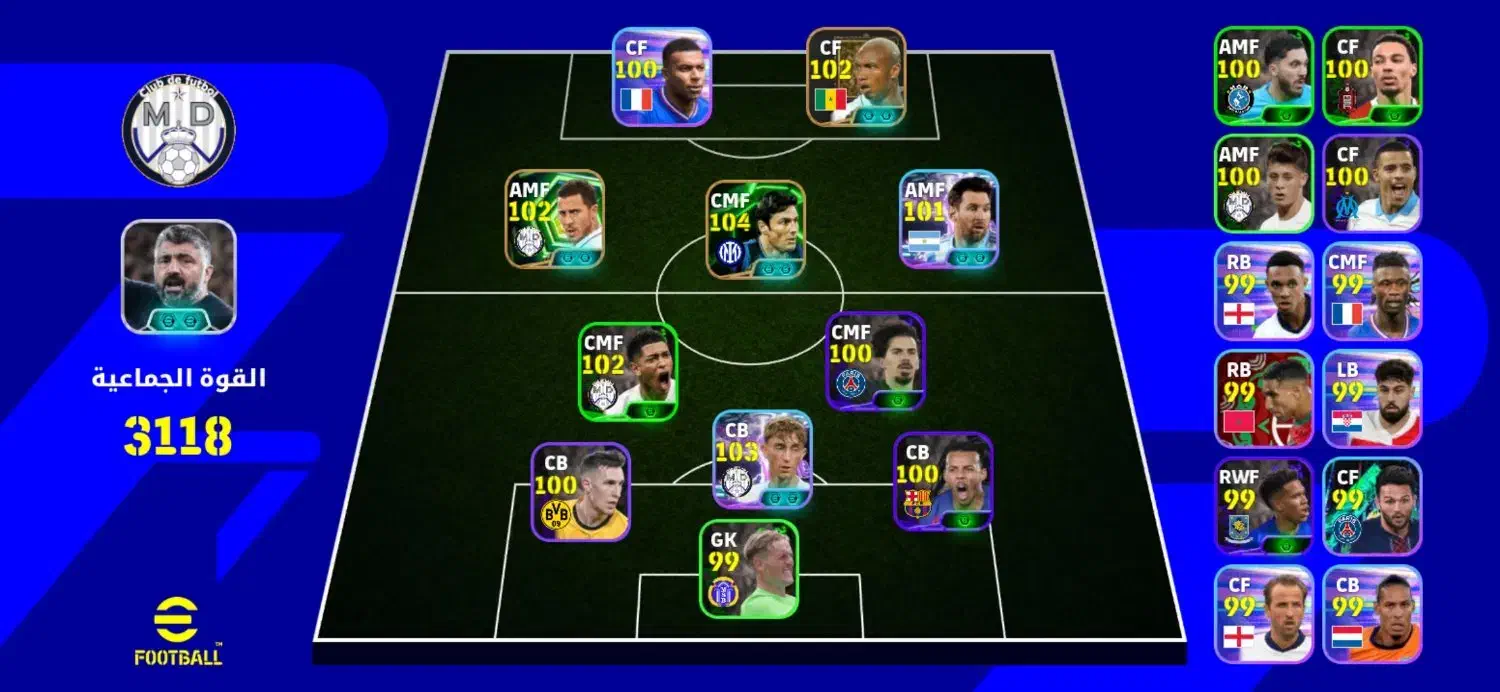Choose the goalkeeper card rated 99

[748, 569]
